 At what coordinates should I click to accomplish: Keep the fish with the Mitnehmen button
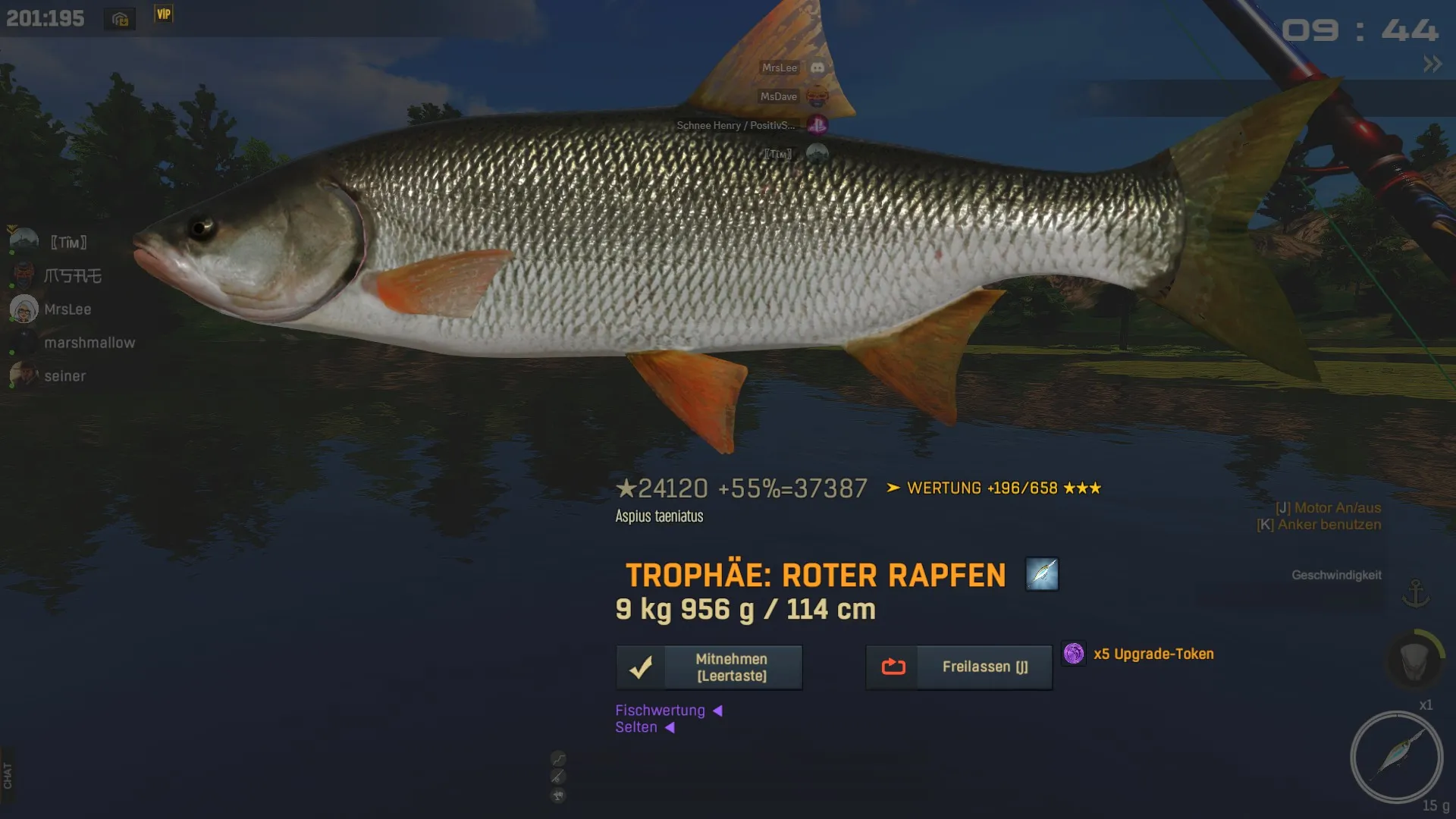709,667
